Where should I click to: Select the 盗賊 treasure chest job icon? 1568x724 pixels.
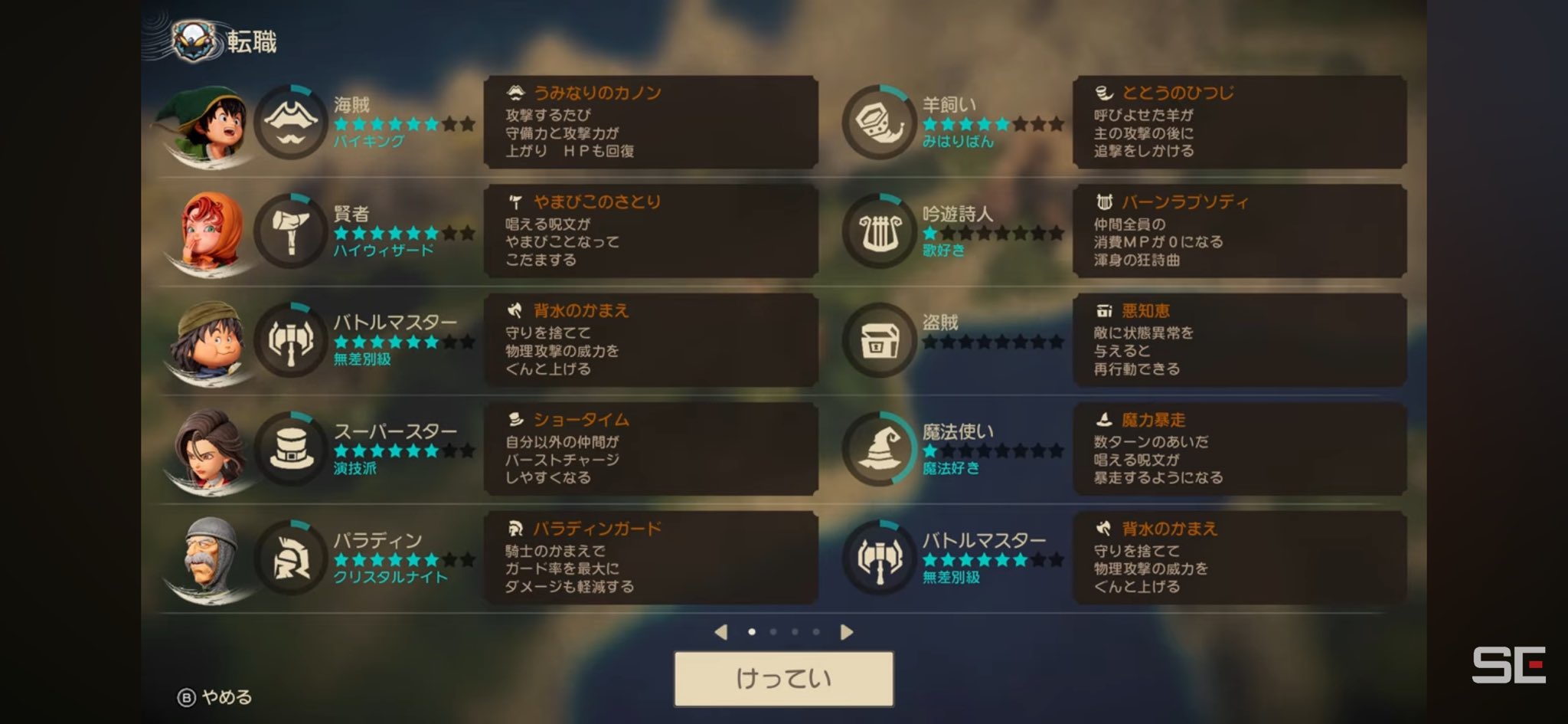coord(879,340)
